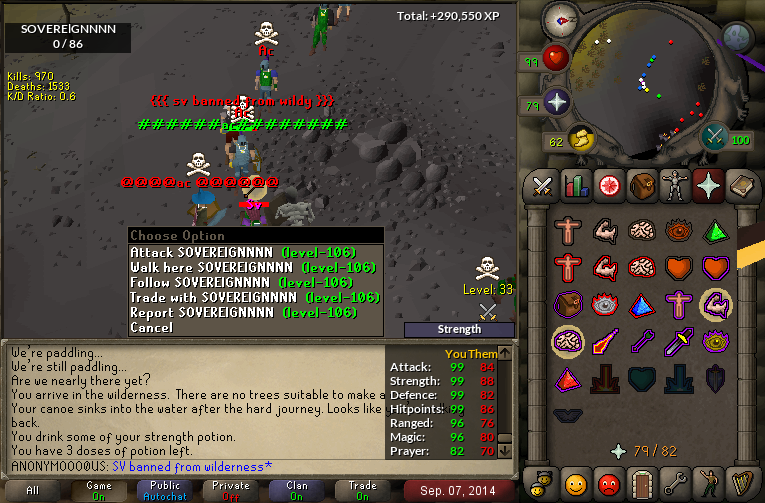The height and width of the screenshot is (503, 765).
Task: Open the Combat Options crossed-swords tab
Action: click(542, 185)
